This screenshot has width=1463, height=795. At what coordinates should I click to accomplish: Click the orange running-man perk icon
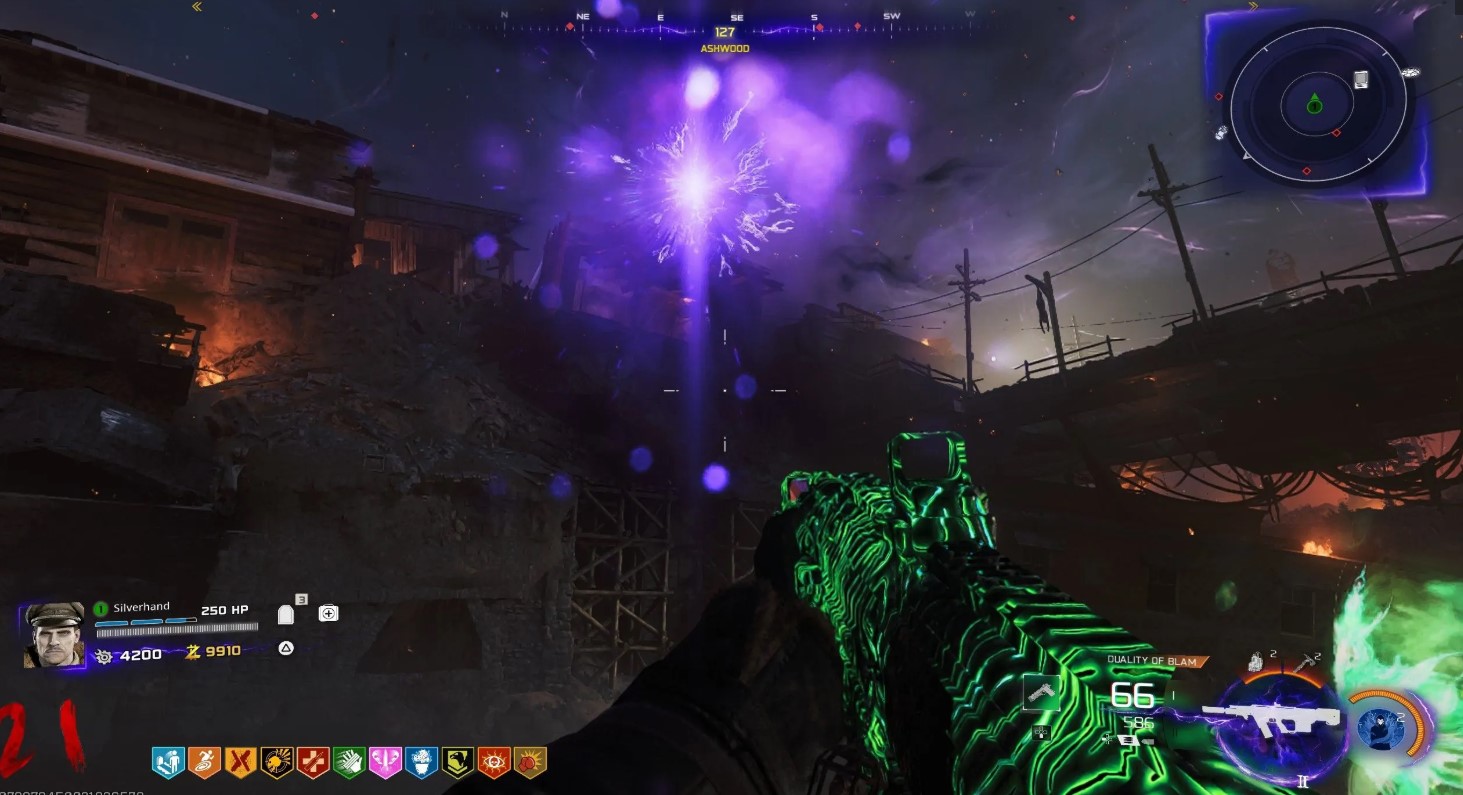click(204, 763)
